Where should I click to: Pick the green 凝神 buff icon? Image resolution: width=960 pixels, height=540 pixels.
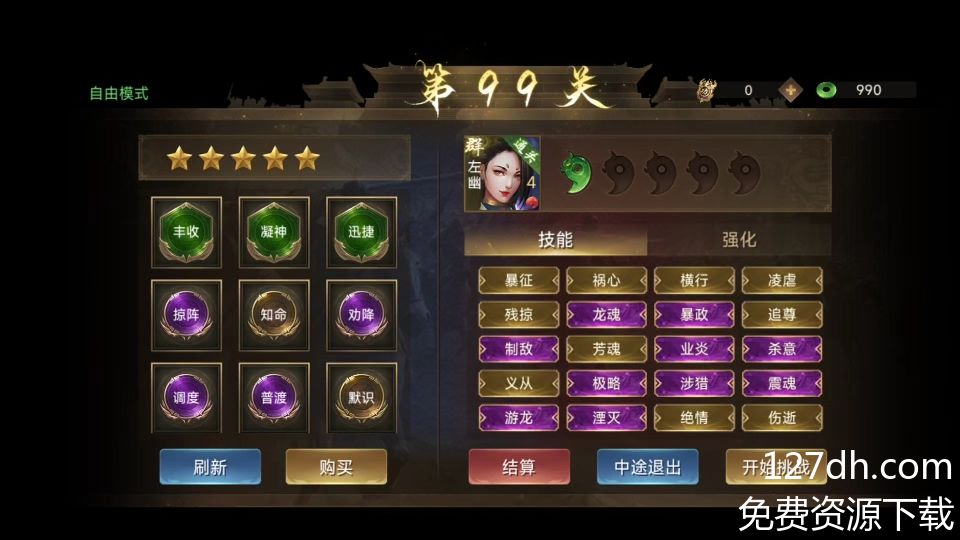click(x=274, y=231)
